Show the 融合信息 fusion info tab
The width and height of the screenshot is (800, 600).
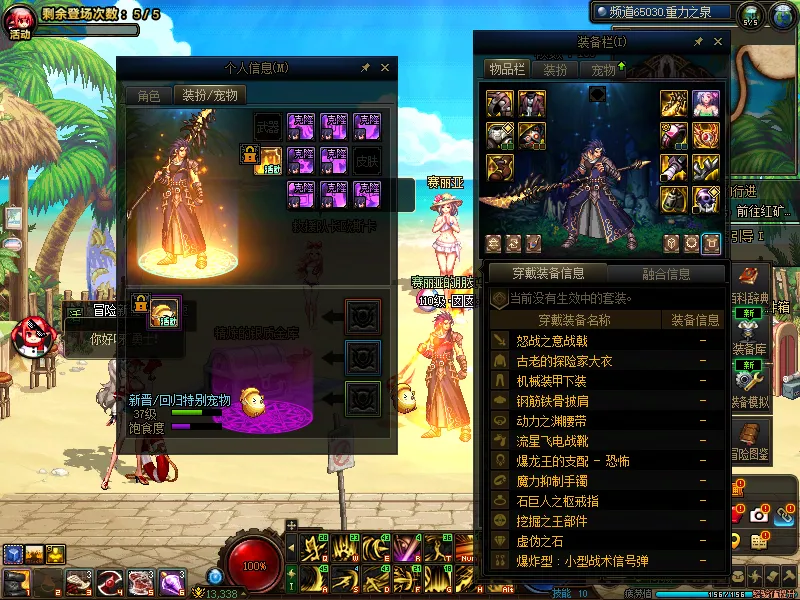[x=665, y=273]
